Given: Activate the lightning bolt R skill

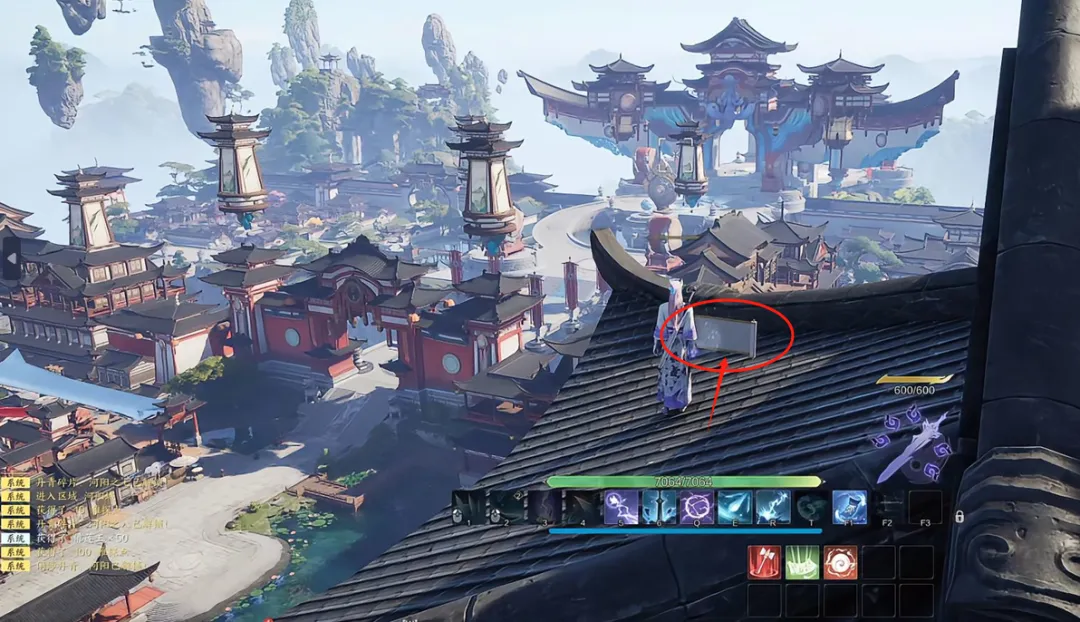Looking at the screenshot, I should tap(773, 507).
